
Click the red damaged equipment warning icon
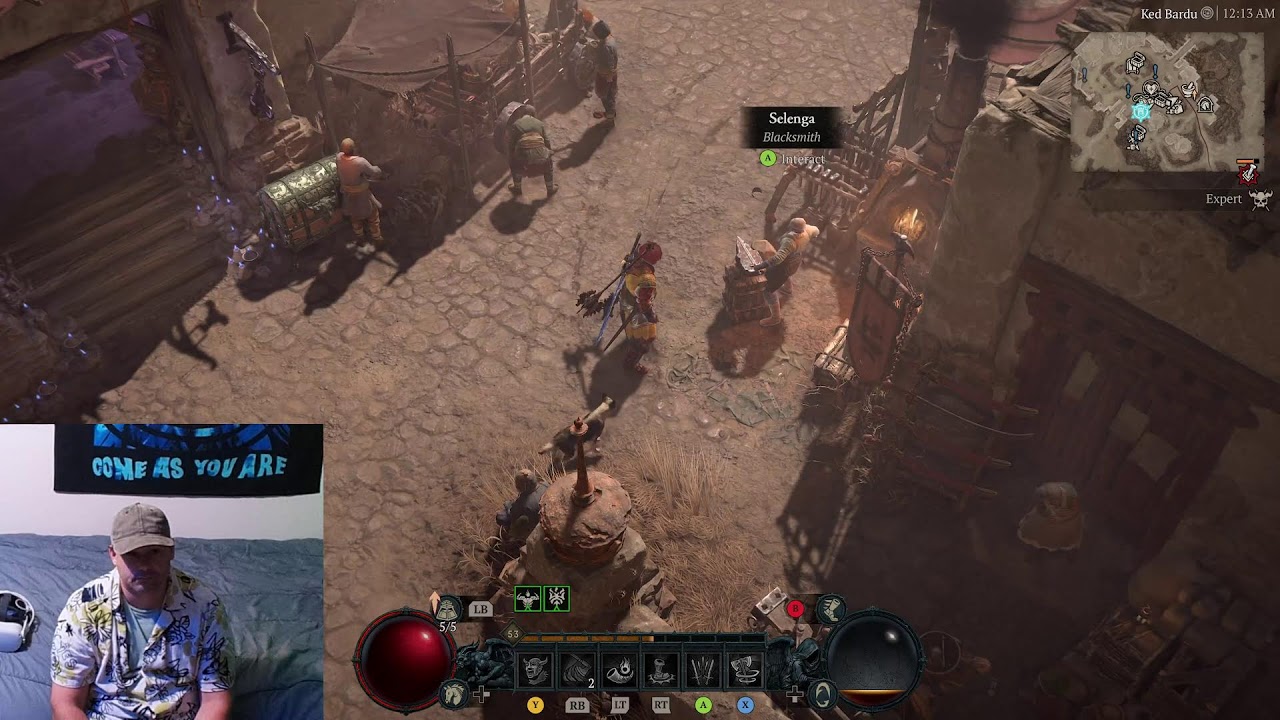(1247, 172)
